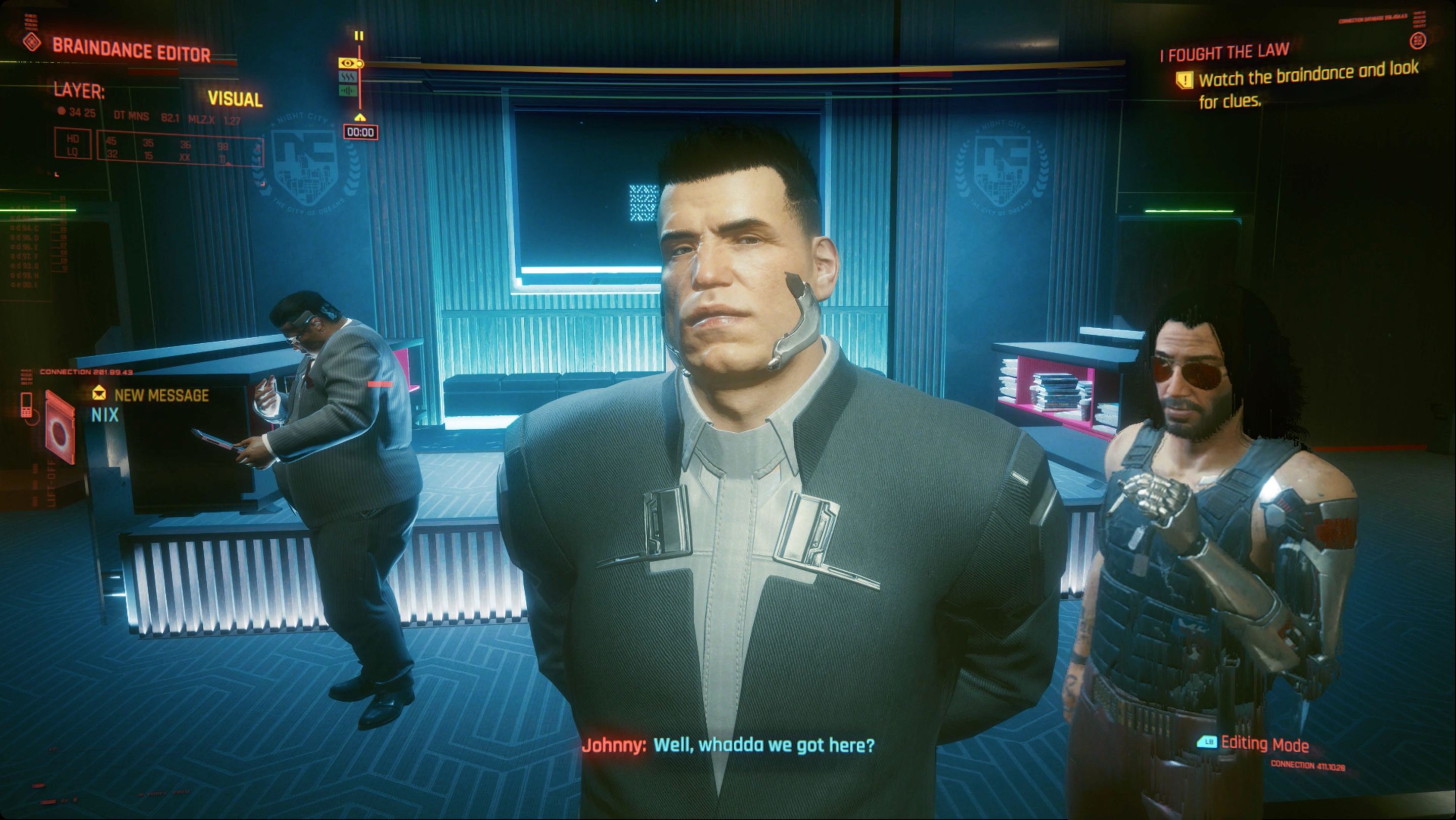Click the yellow playhead arrow marker
Image resolution: width=1456 pixels, height=820 pixels.
360,117
